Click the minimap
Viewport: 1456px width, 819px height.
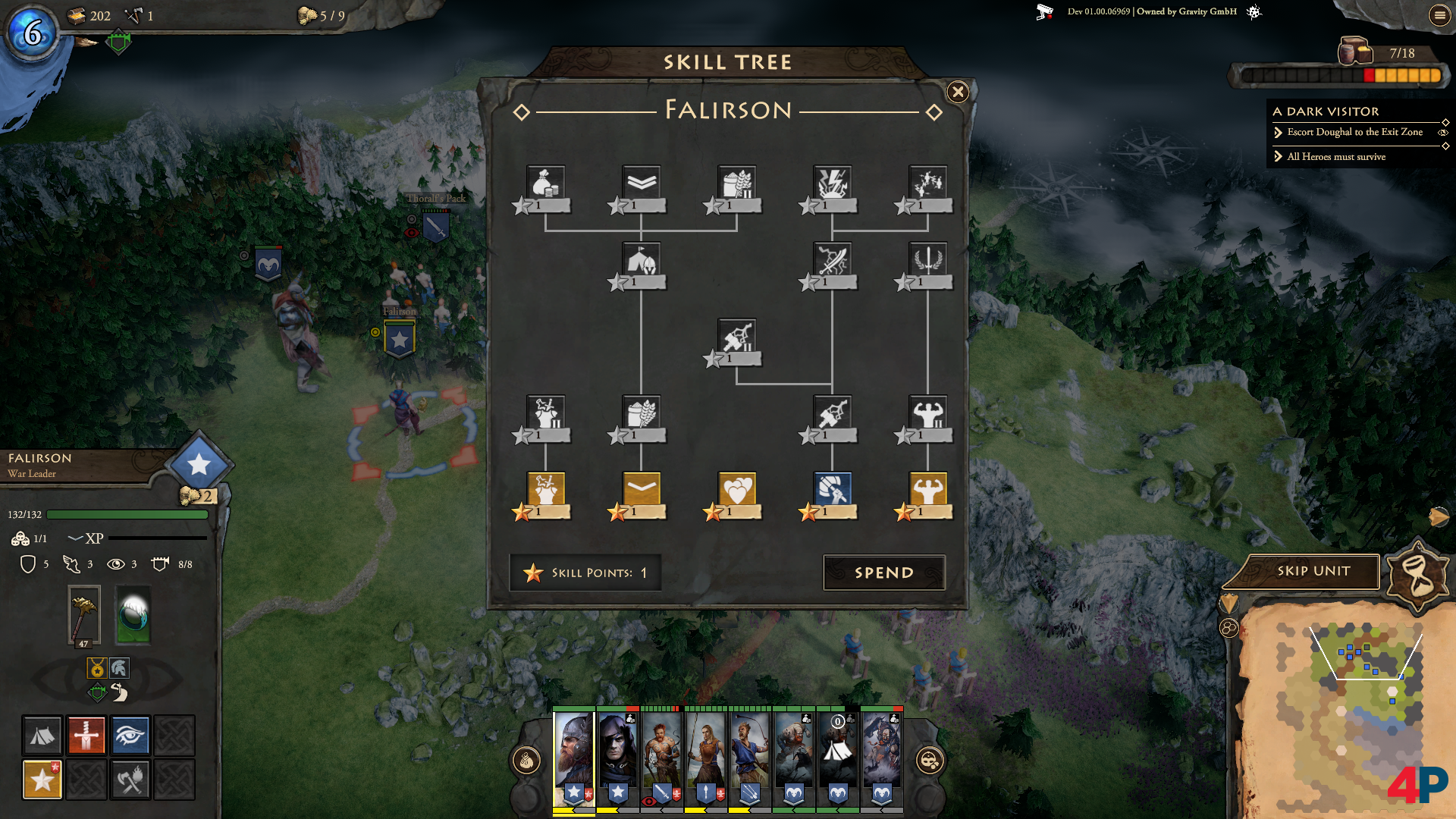point(1342,713)
